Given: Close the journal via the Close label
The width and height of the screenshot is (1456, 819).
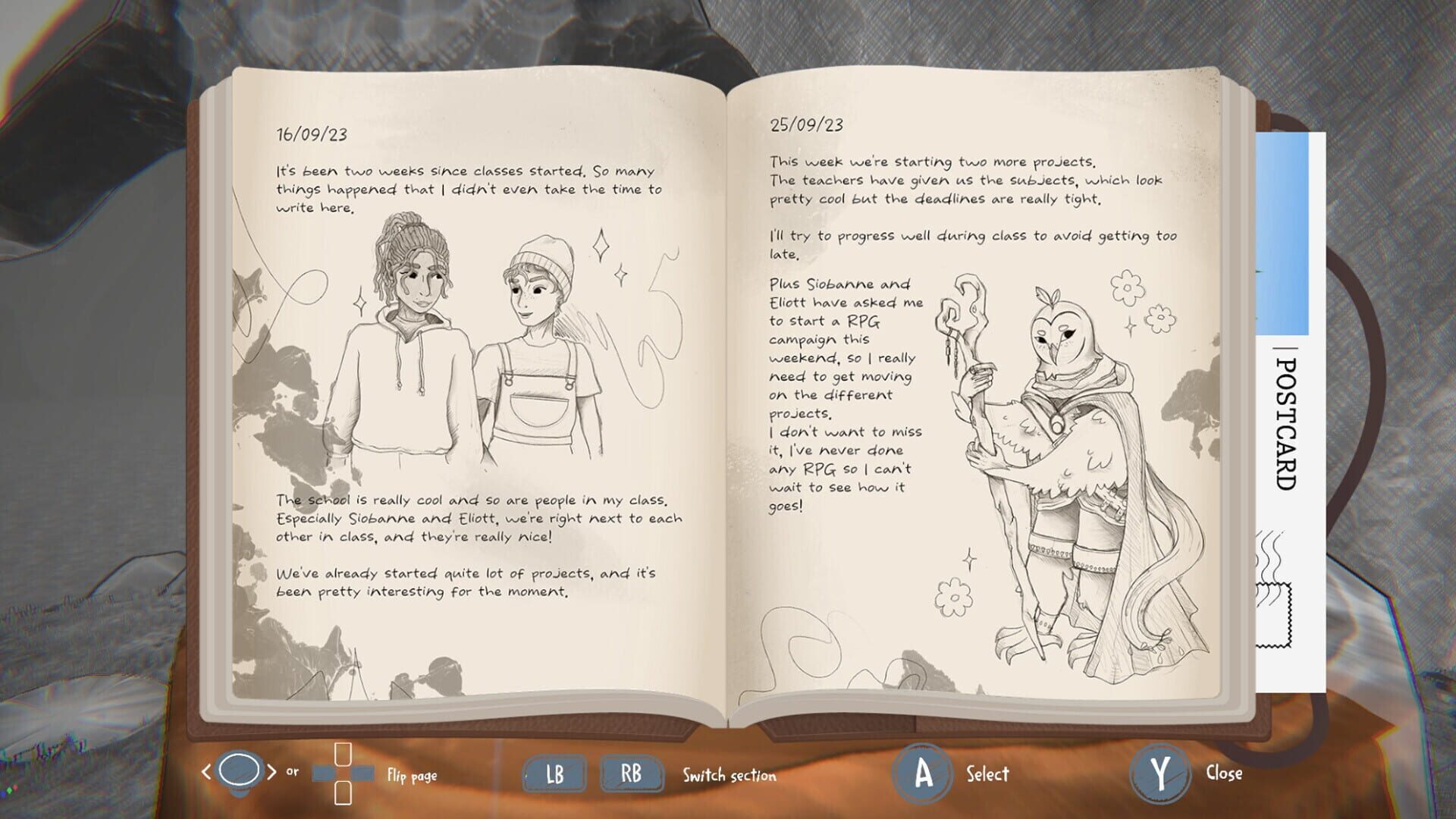Looking at the screenshot, I should click(1223, 774).
